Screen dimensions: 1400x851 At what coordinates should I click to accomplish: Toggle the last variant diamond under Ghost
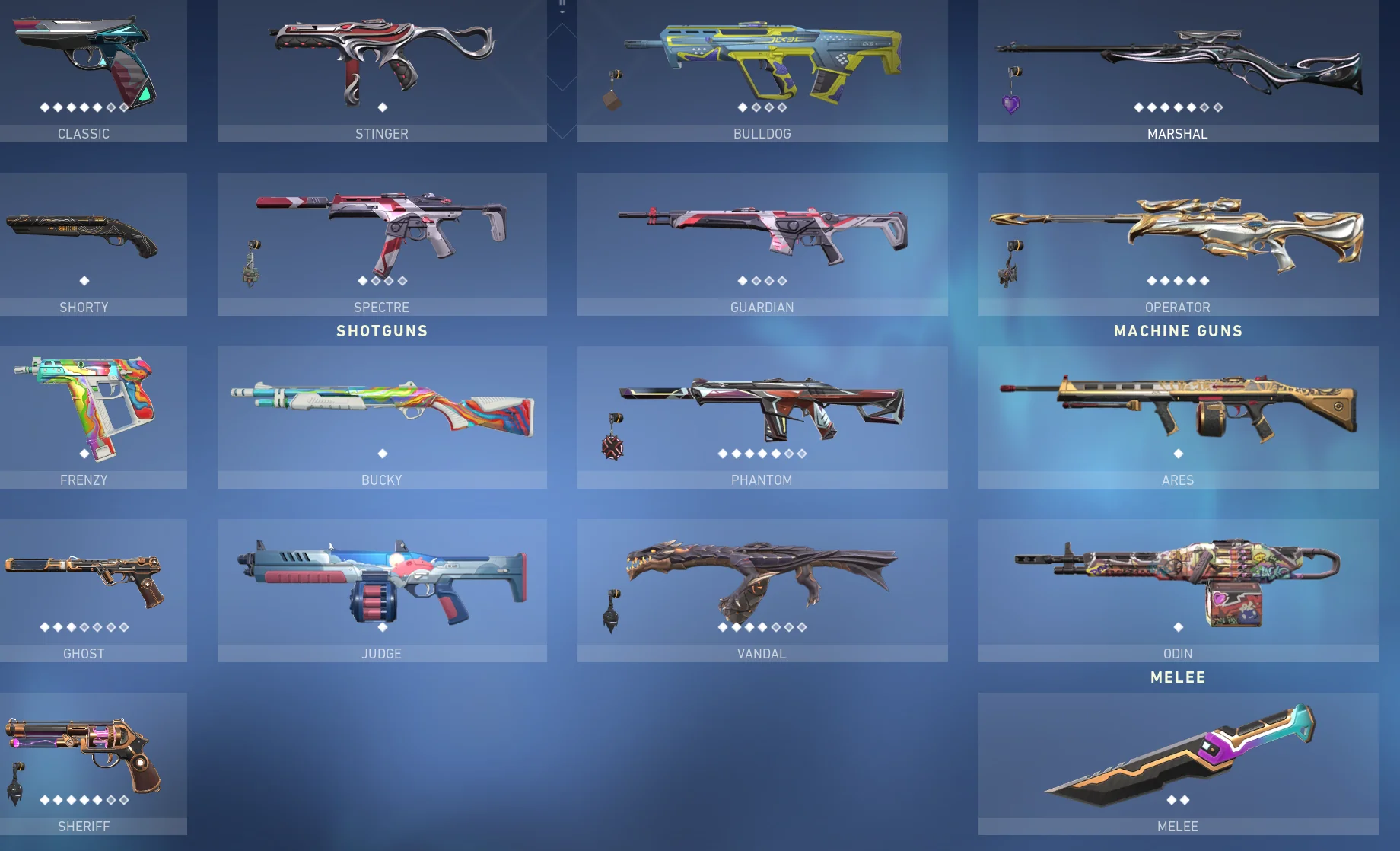pyautogui.click(x=124, y=628)
